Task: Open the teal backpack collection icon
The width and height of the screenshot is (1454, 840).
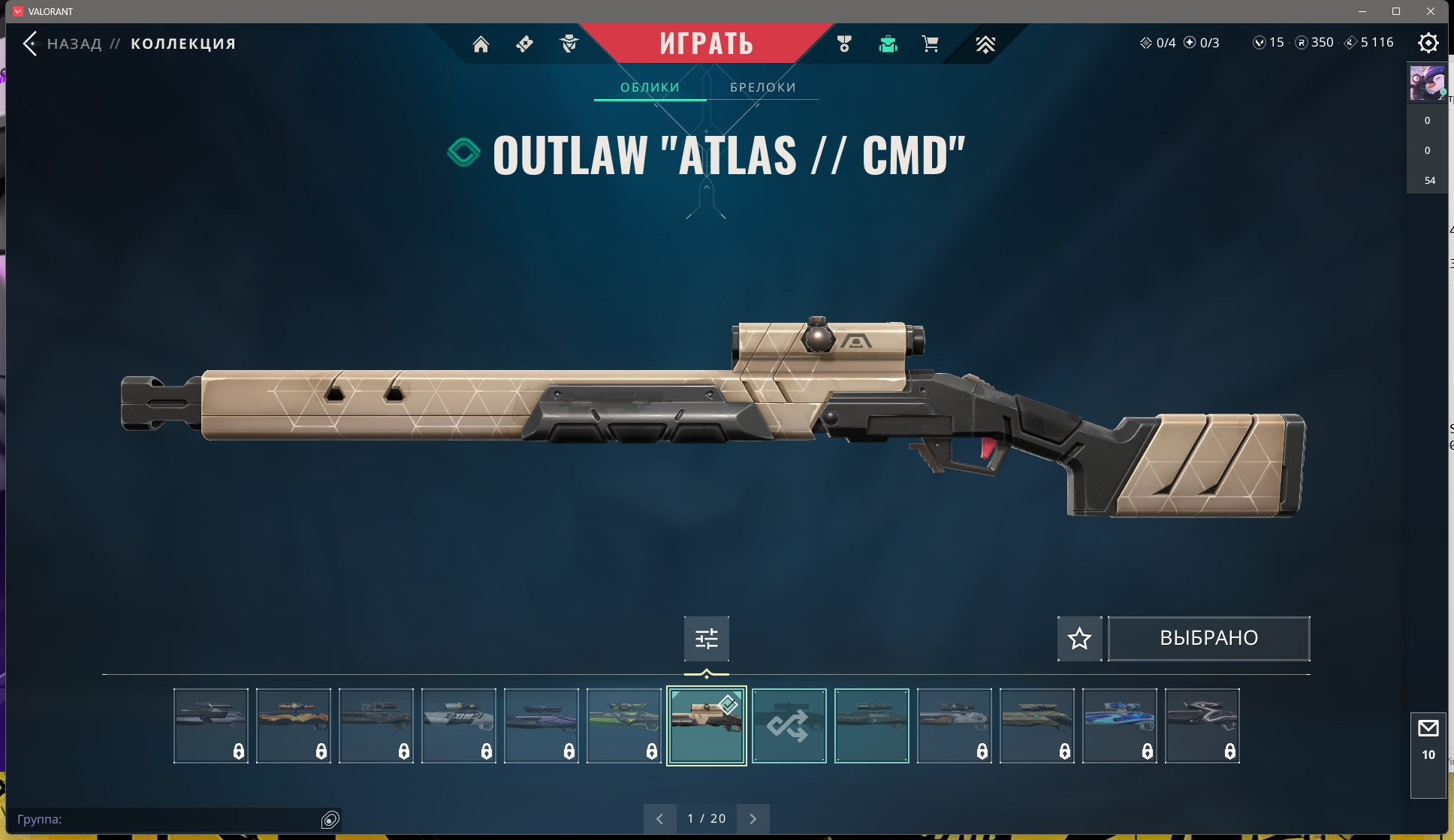Action: click(x=888, y=44)
